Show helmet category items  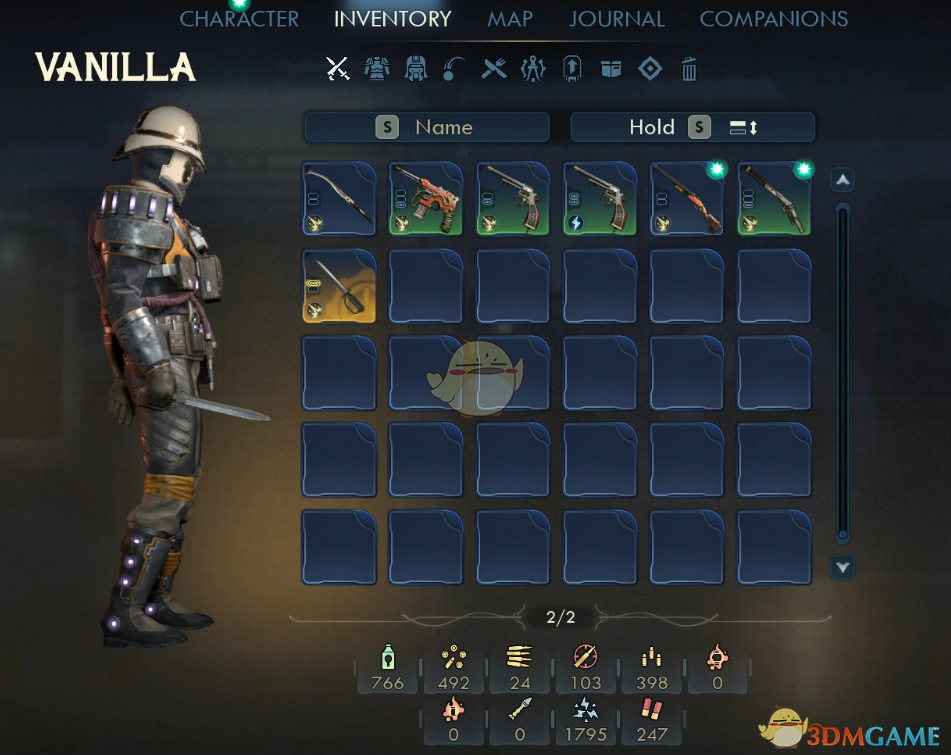click(415, 69)
